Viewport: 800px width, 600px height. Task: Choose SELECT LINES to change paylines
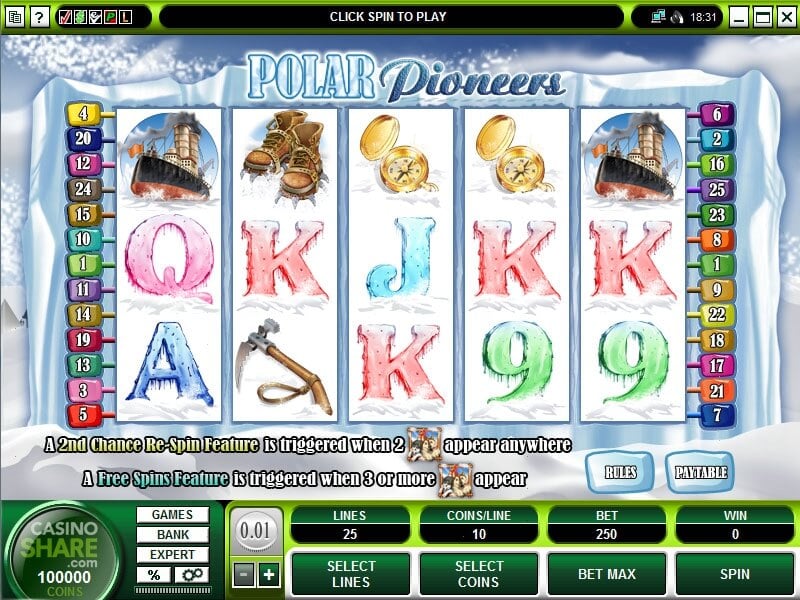pos(351,573)
